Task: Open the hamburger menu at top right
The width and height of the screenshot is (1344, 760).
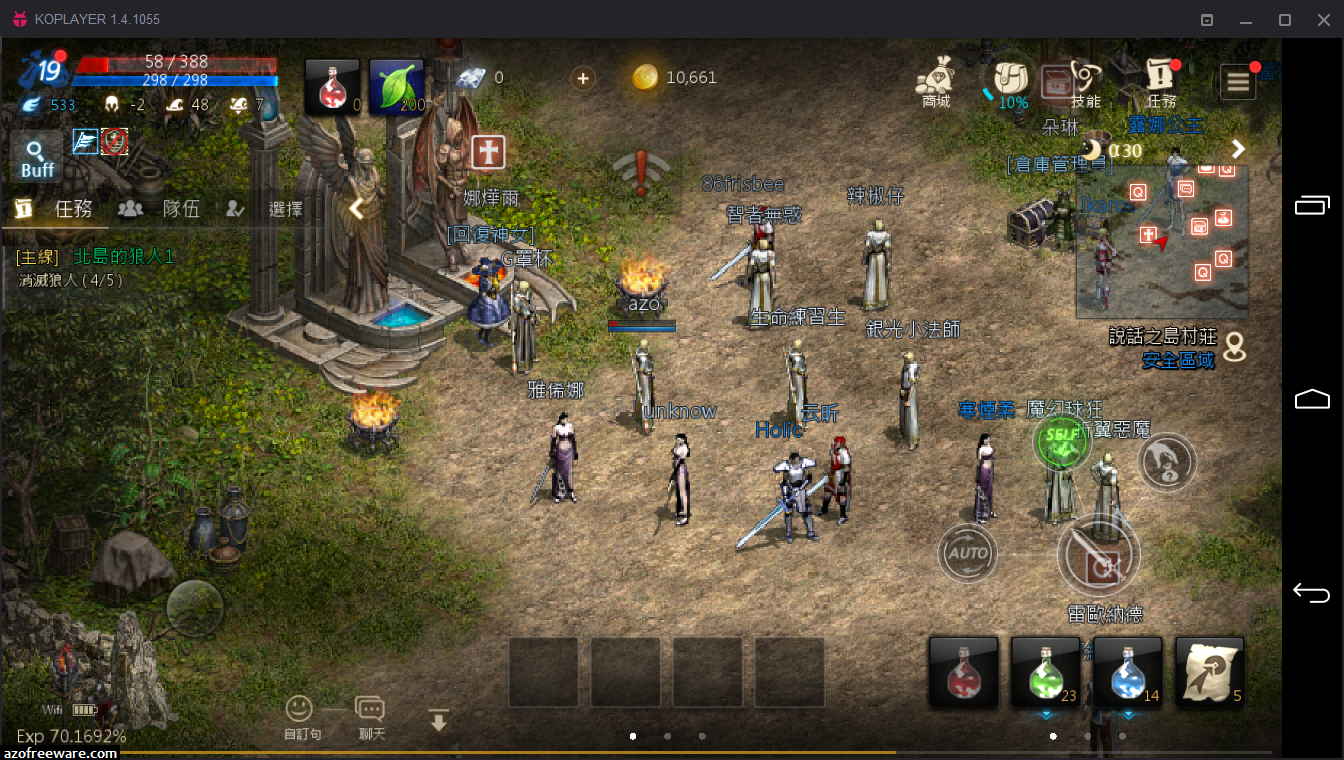Action: click(x=1237, y=80)
